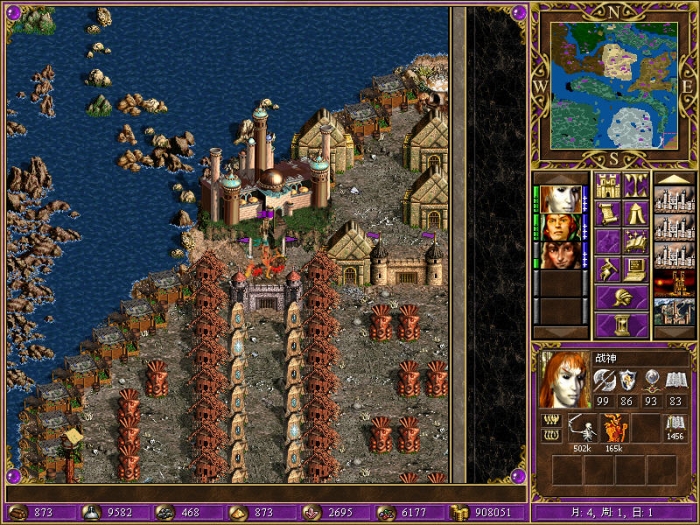Choose the green-hooded red-haired hero portrait

561,227
